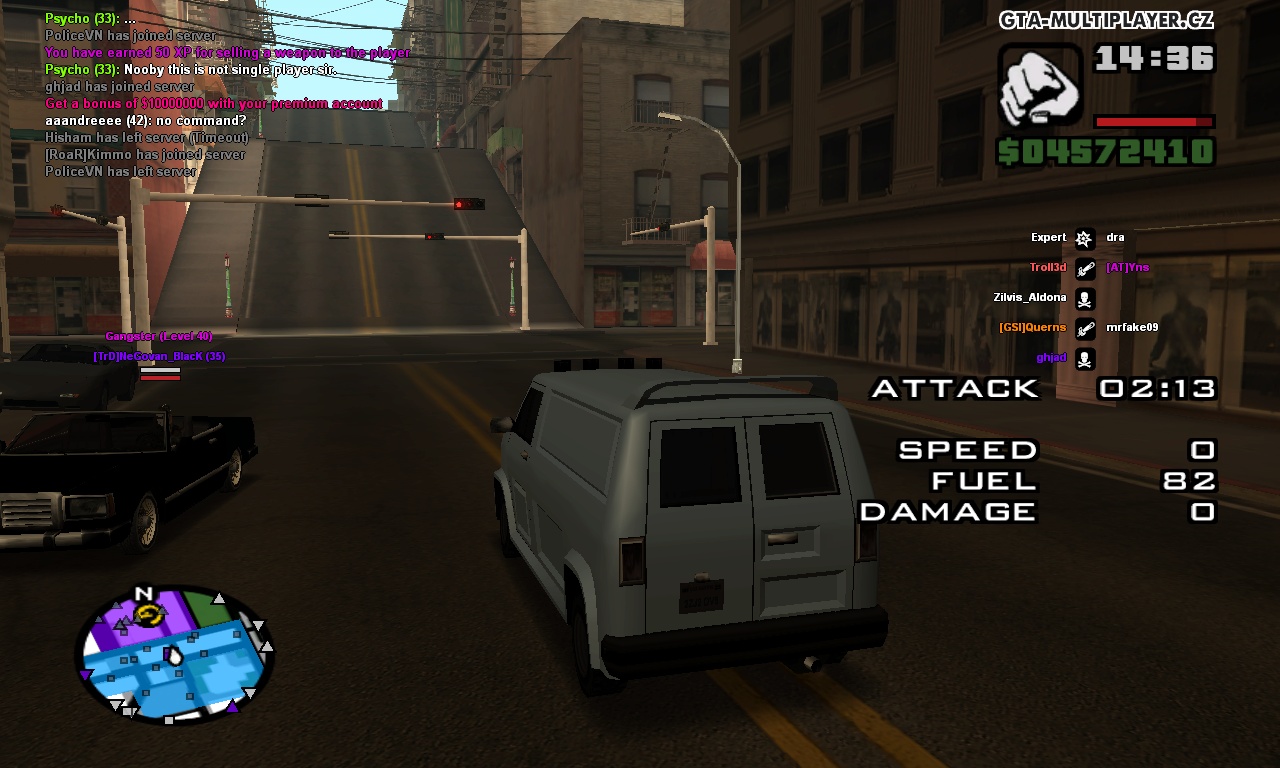The width and height of the screenshot is (1280, 768).
Task: Select the yellow blip on the radar
Action: point(147,613)
